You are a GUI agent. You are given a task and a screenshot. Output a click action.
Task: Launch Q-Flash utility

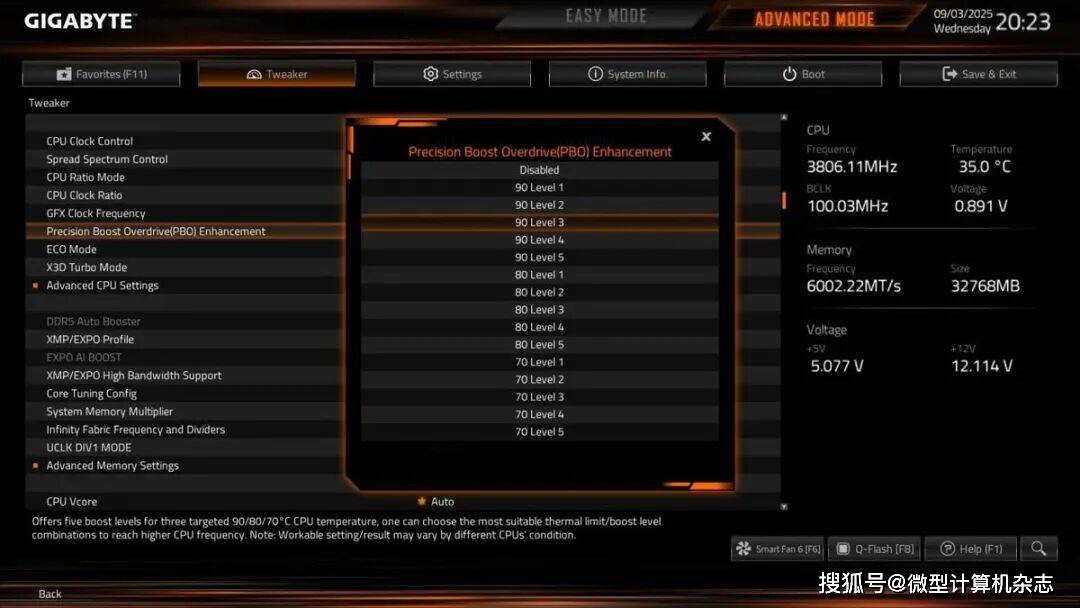point(875,549)
